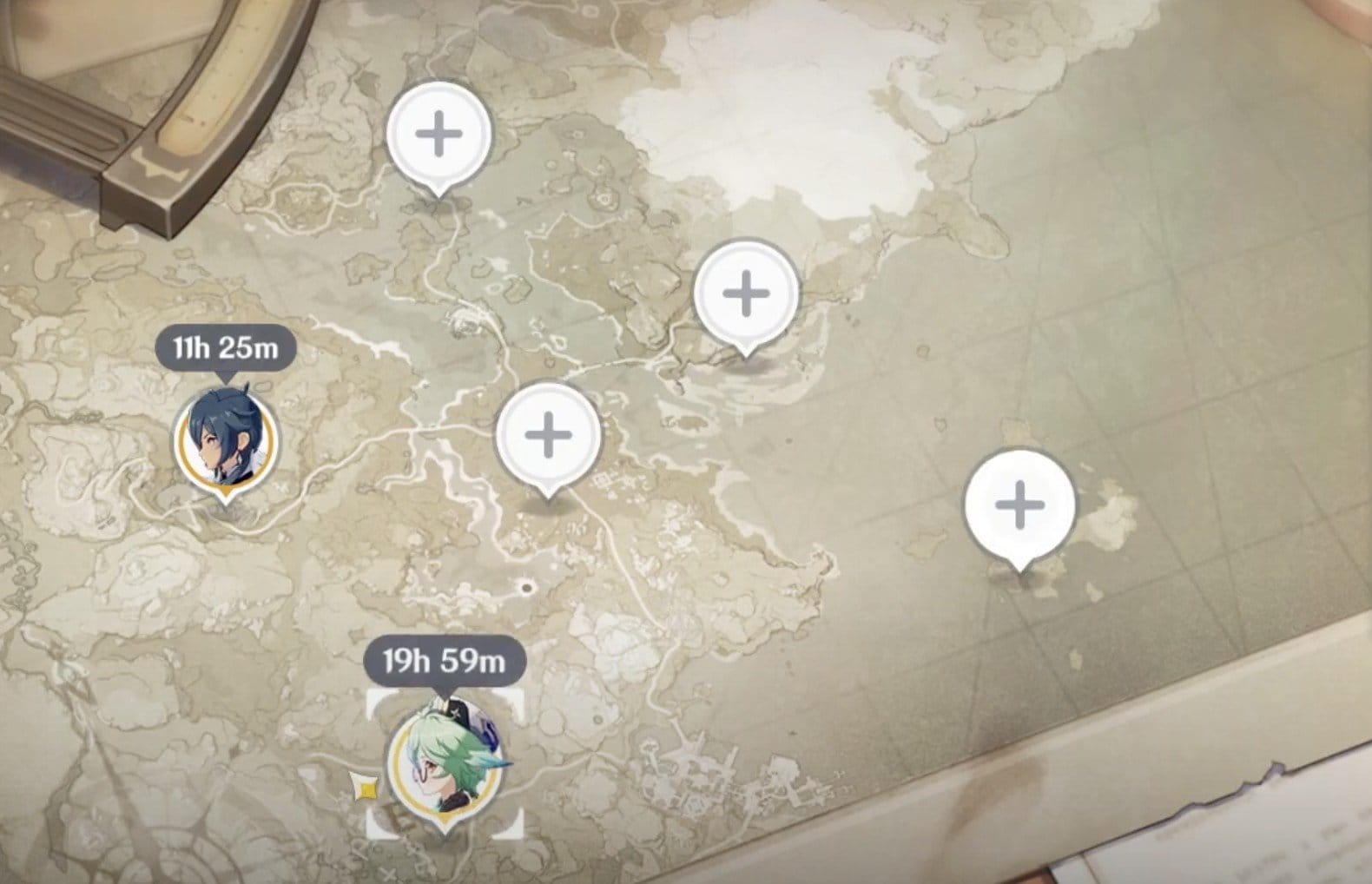The width and height of the screenshot is (1372, 884).
Task: Click the plus marker above Xingqiu's avatar
Action: click(x=440, y=132)
